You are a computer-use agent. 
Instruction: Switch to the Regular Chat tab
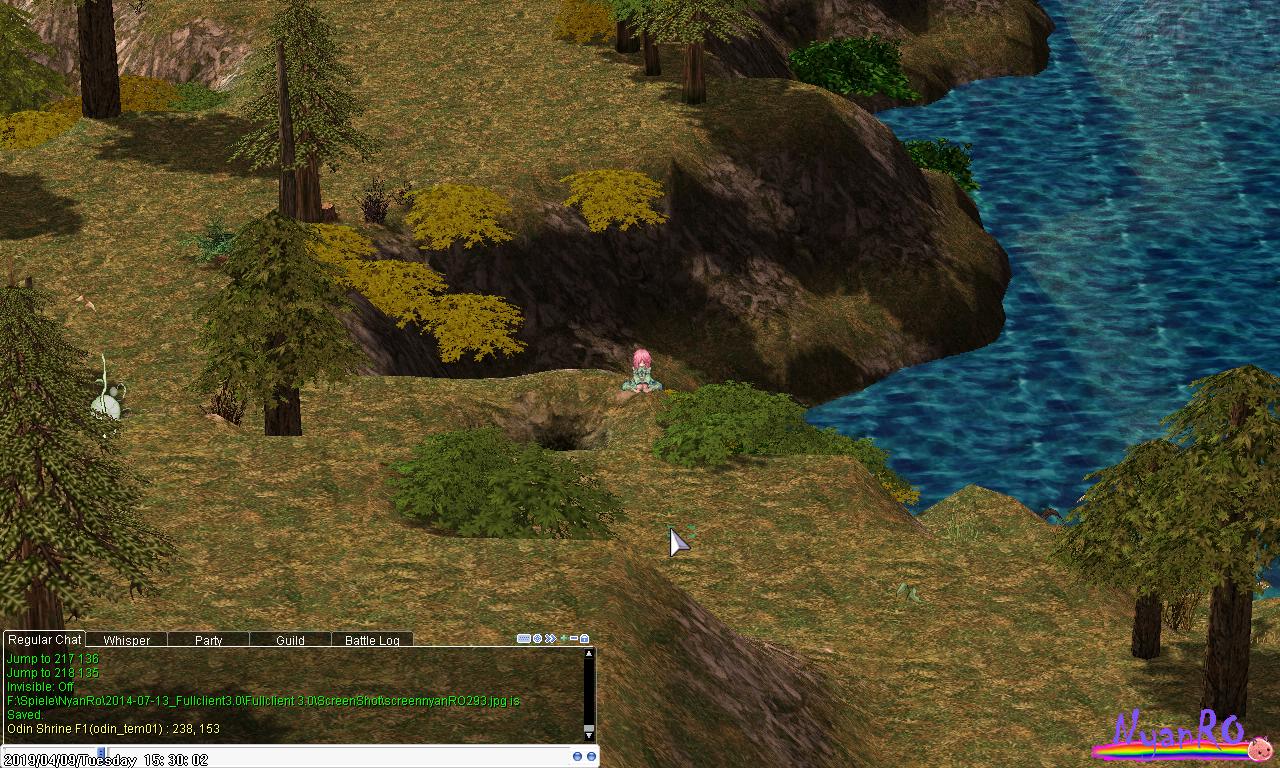click(44, 640)
